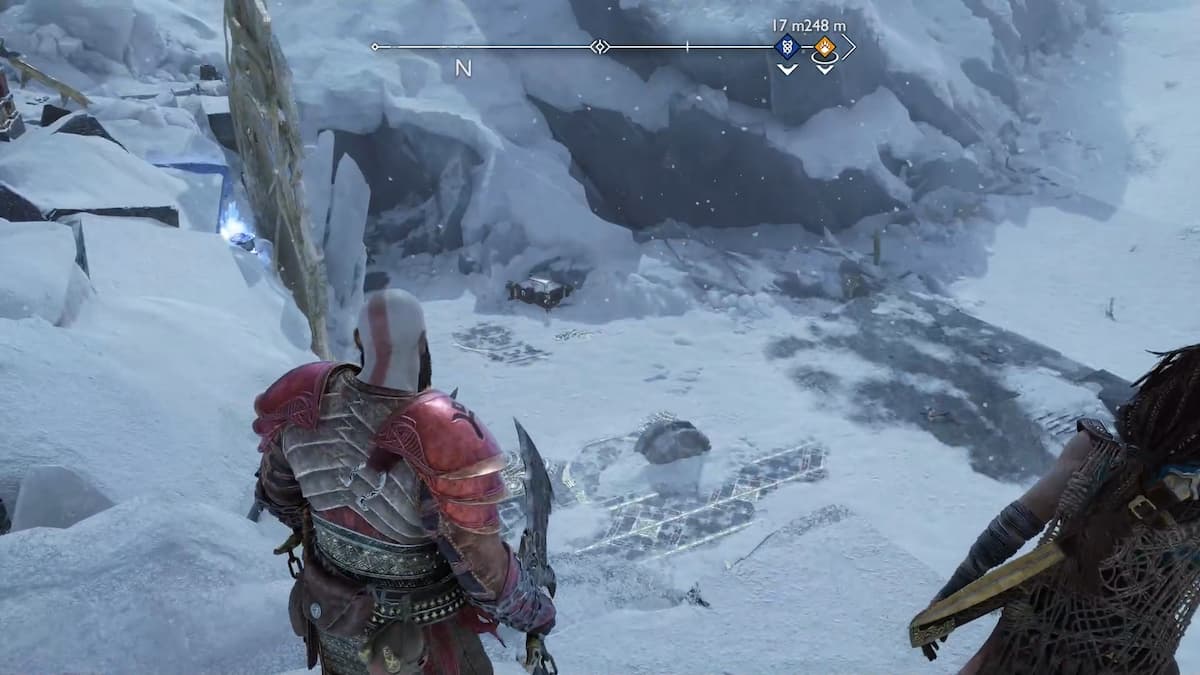
Task: Select the blue diamond compass marker
Action: (x=787, y=46)
